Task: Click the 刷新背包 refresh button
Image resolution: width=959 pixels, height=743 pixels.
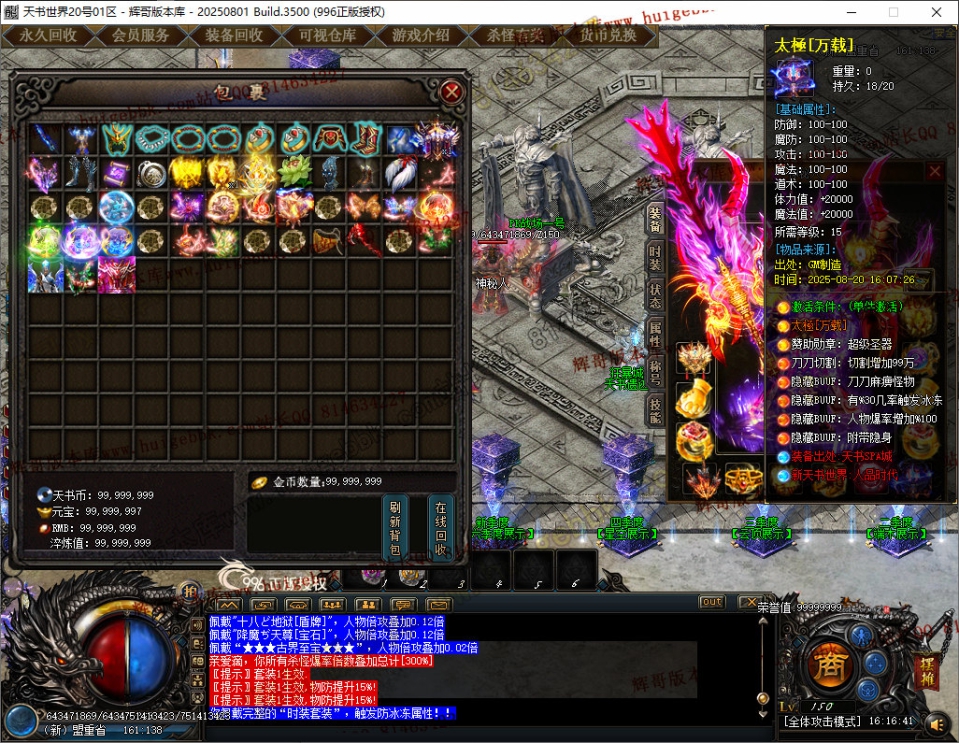Action: [395, 528]
